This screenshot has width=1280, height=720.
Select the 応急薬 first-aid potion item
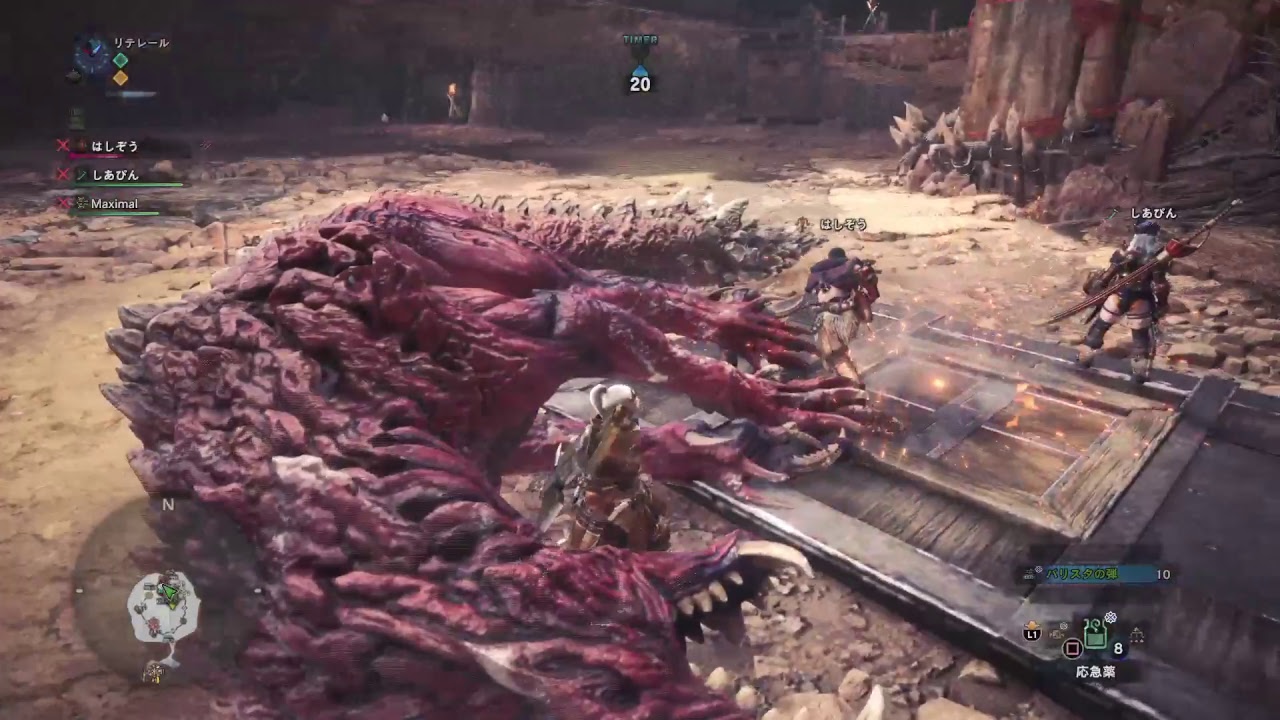tap(1095, 634)
